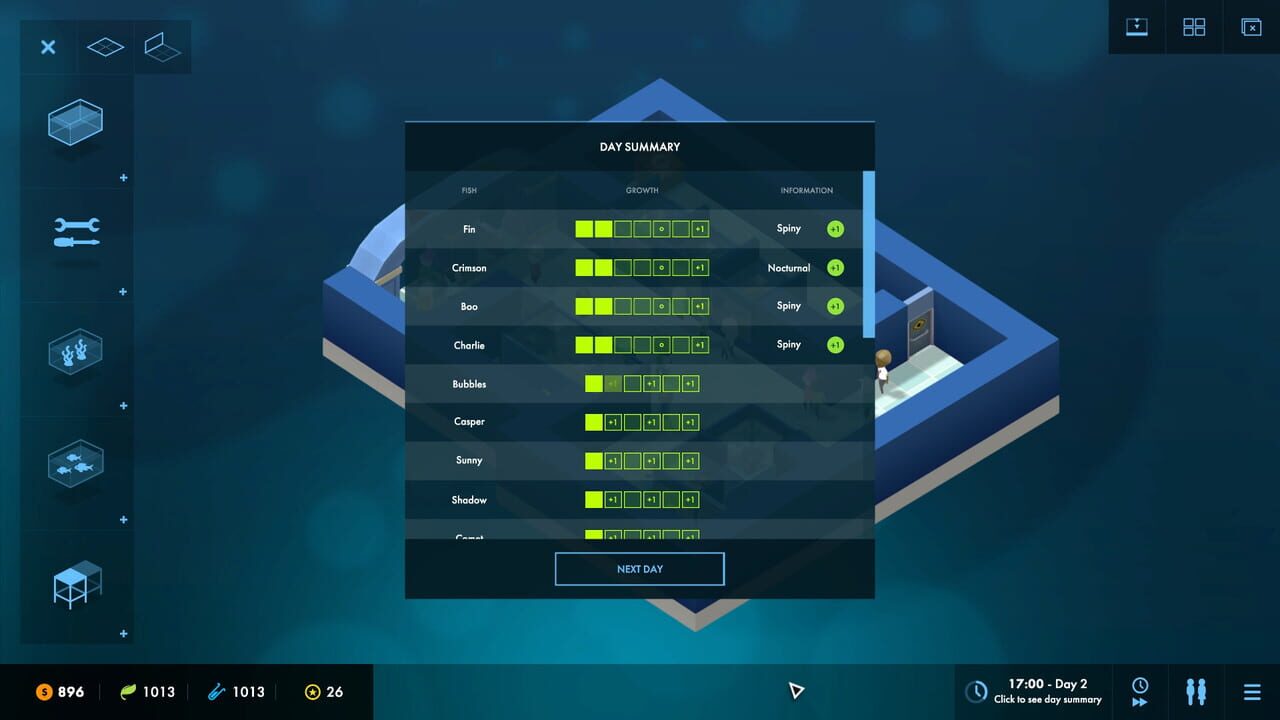Screen dimensions: 1280x720
Task: Toggle the flat floor view mode
Action: tap(104, 46)
